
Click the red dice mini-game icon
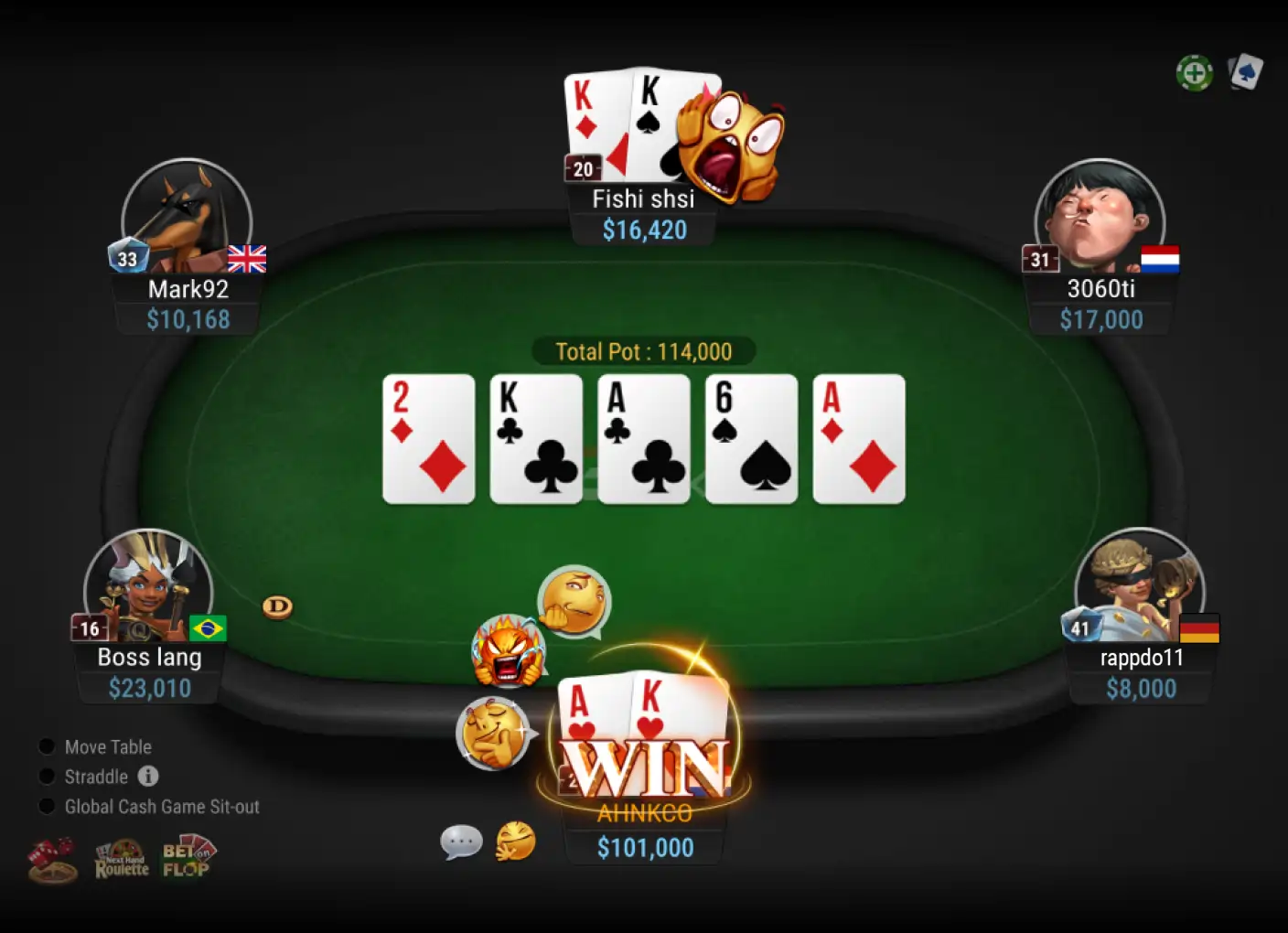52,858
